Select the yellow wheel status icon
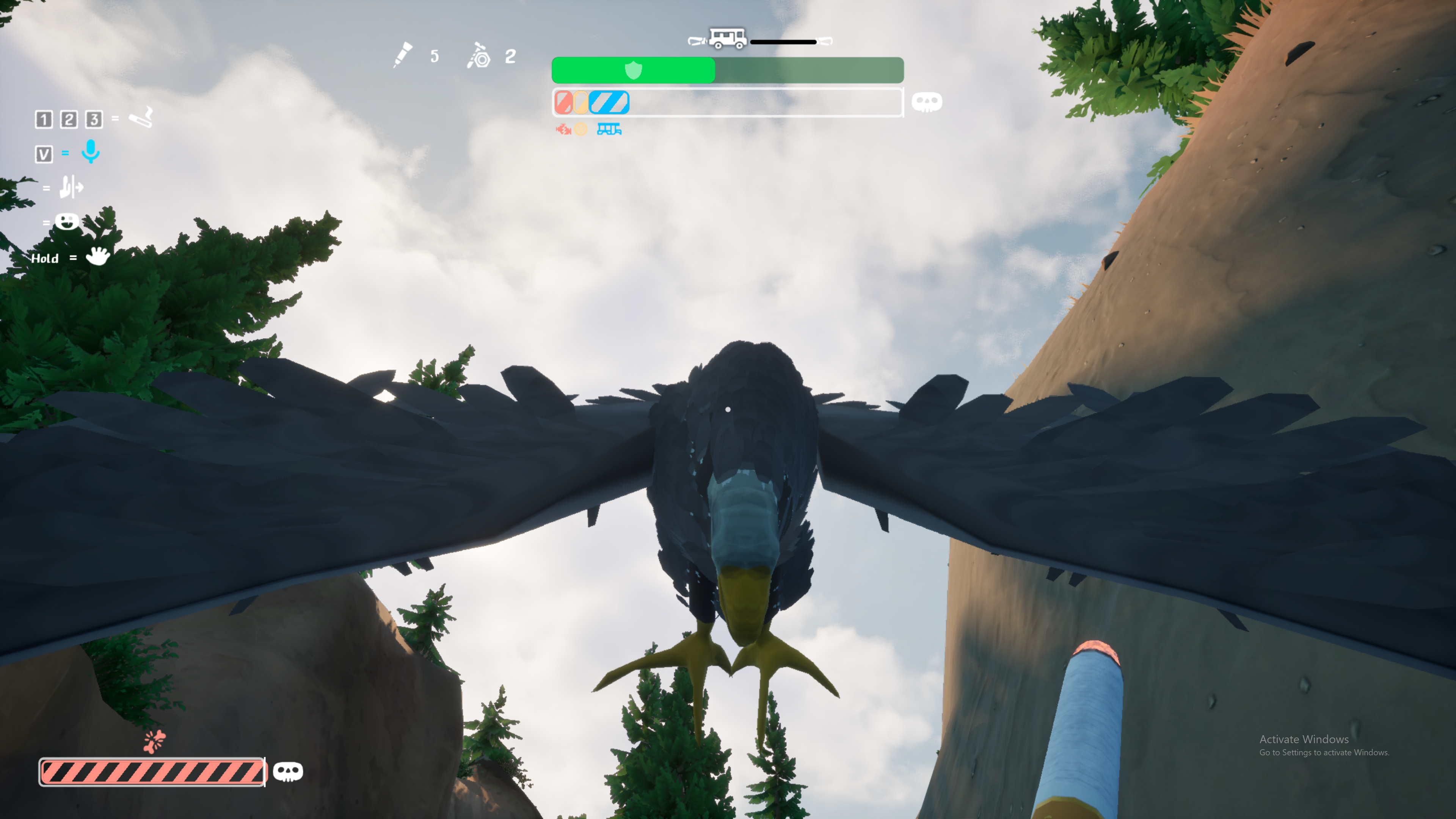1456x819 pixels. pyautogui.click(x=581, y=129)
